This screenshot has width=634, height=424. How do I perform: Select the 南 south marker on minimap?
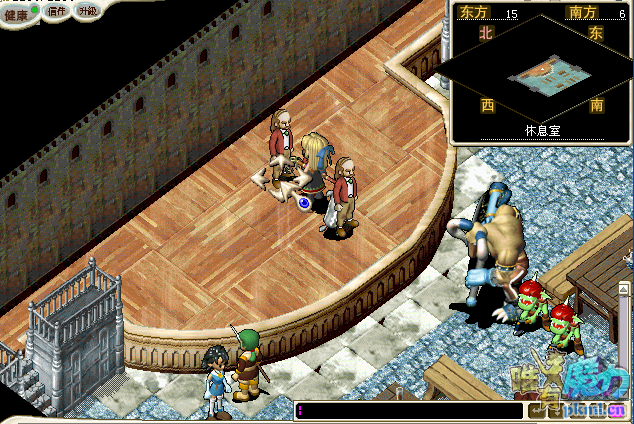tap(596, 104)
